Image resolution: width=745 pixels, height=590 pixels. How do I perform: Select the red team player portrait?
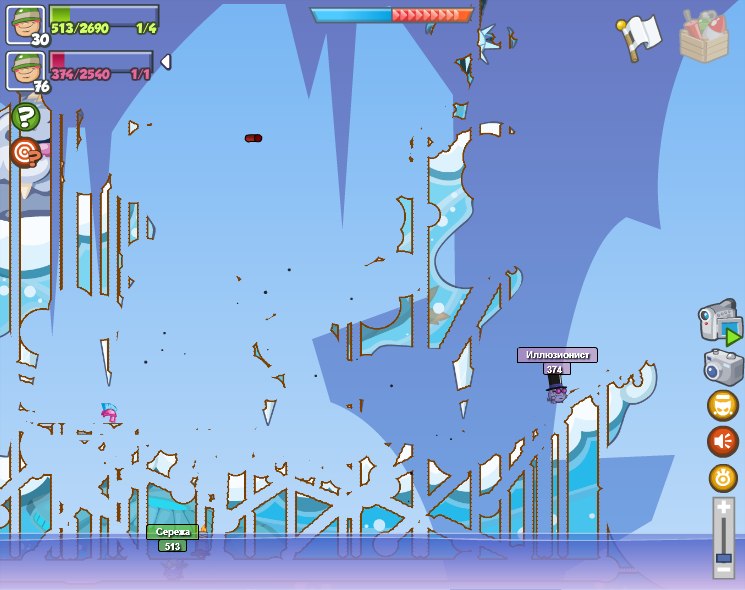tap(26, 69)
